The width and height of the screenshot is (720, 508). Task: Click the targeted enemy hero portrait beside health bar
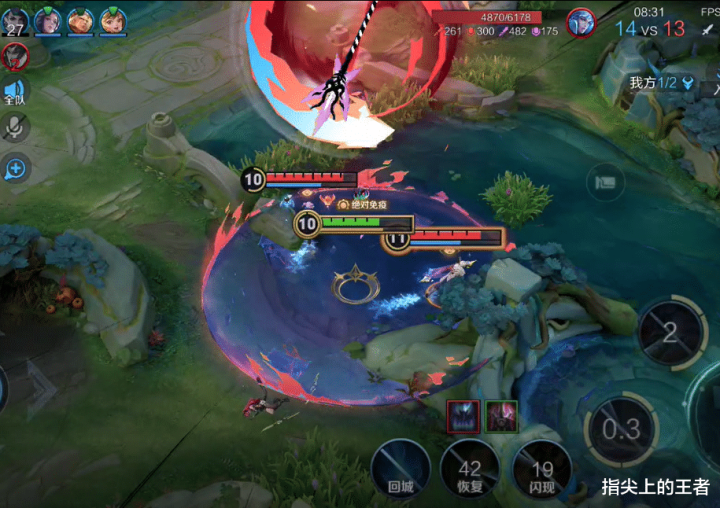pos(581,22)
